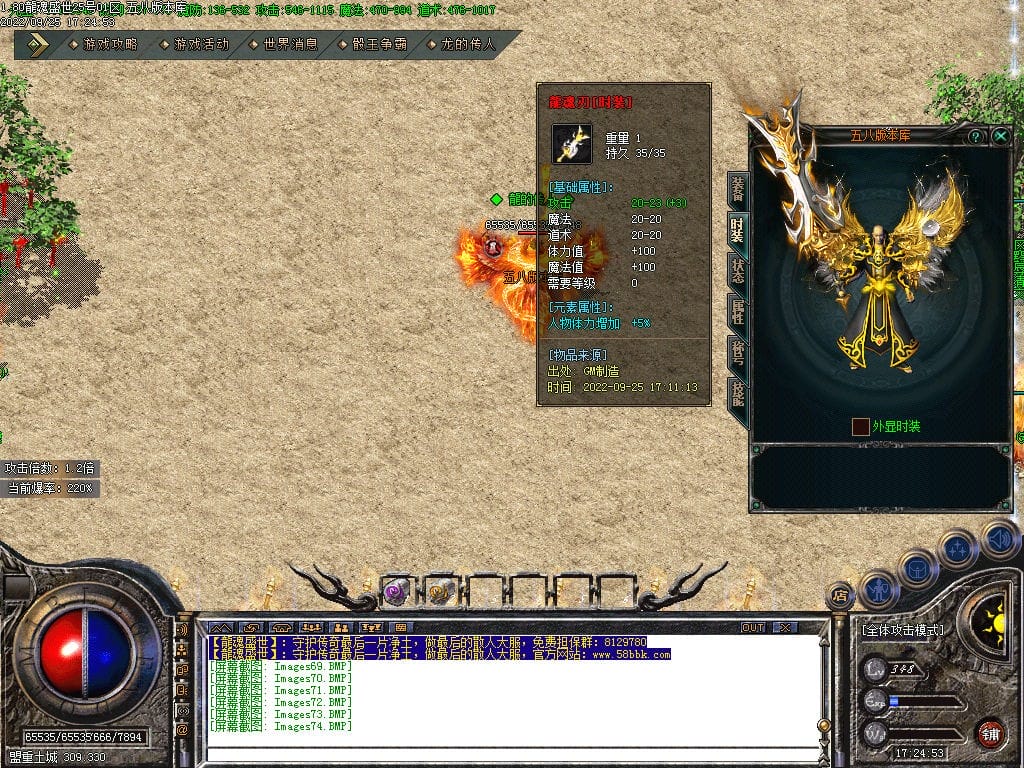Open the 店 shop button
This screenshot has height=768, width=1024.
coord(840,597)
